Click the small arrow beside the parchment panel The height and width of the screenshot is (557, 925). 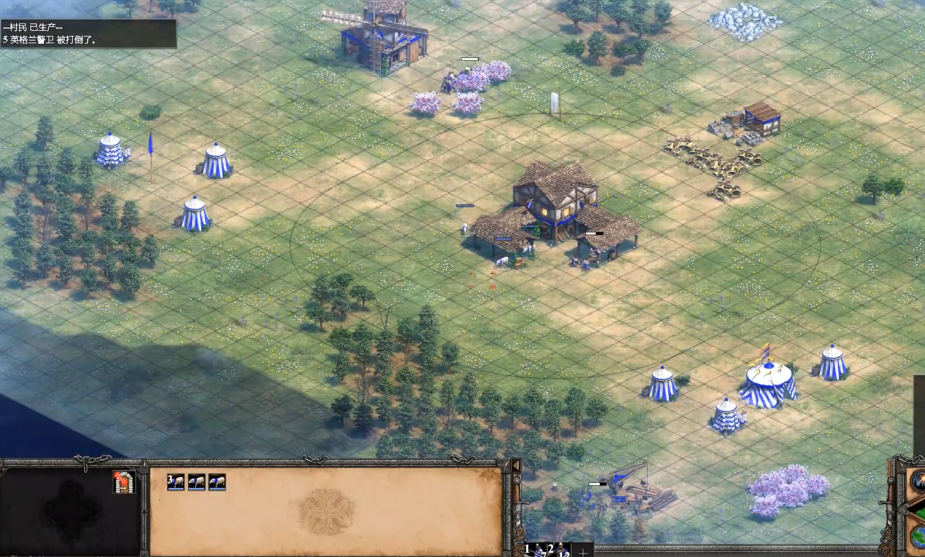516,466
